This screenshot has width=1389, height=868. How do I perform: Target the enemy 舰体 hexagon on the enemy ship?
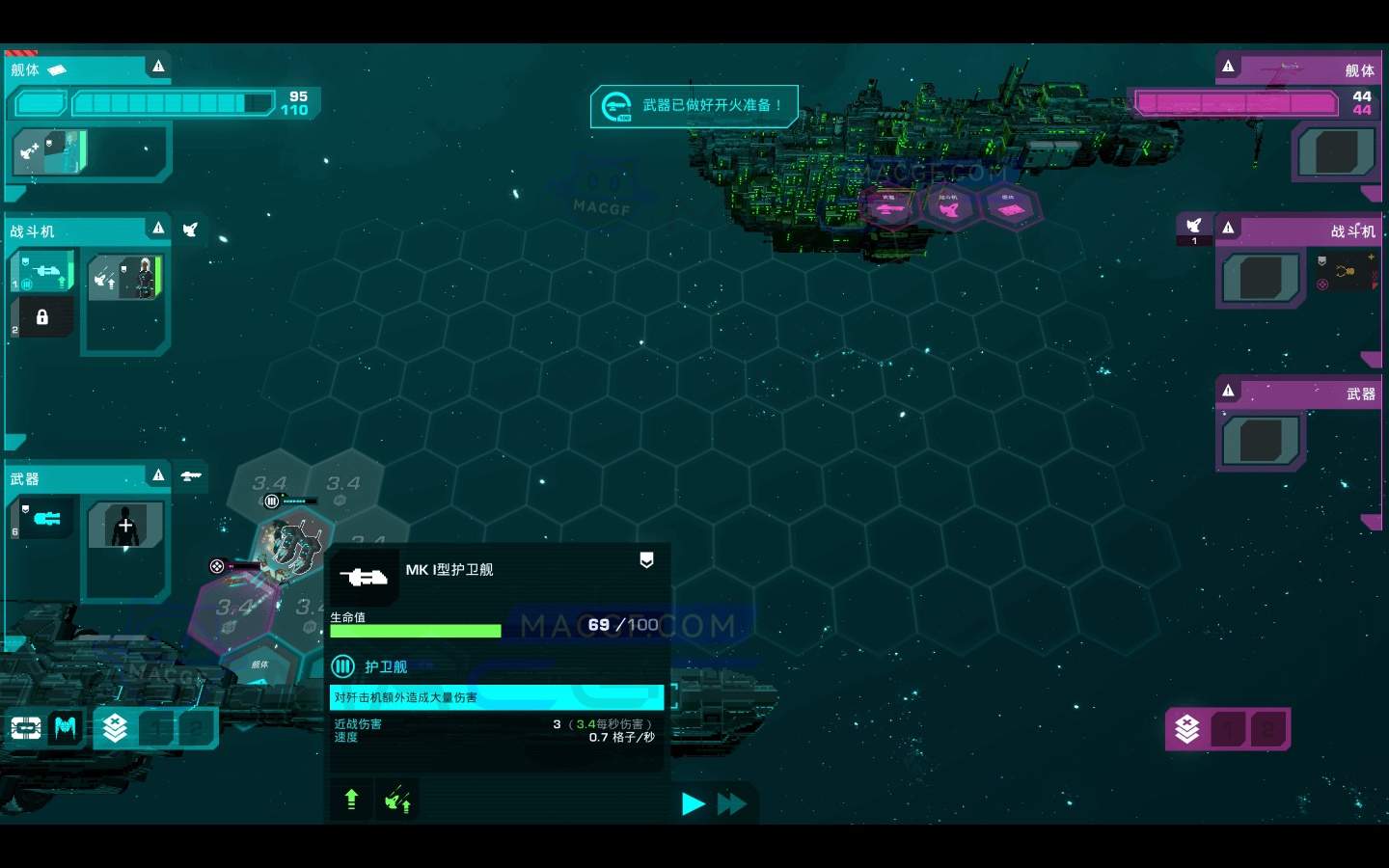click(1011, 206)
